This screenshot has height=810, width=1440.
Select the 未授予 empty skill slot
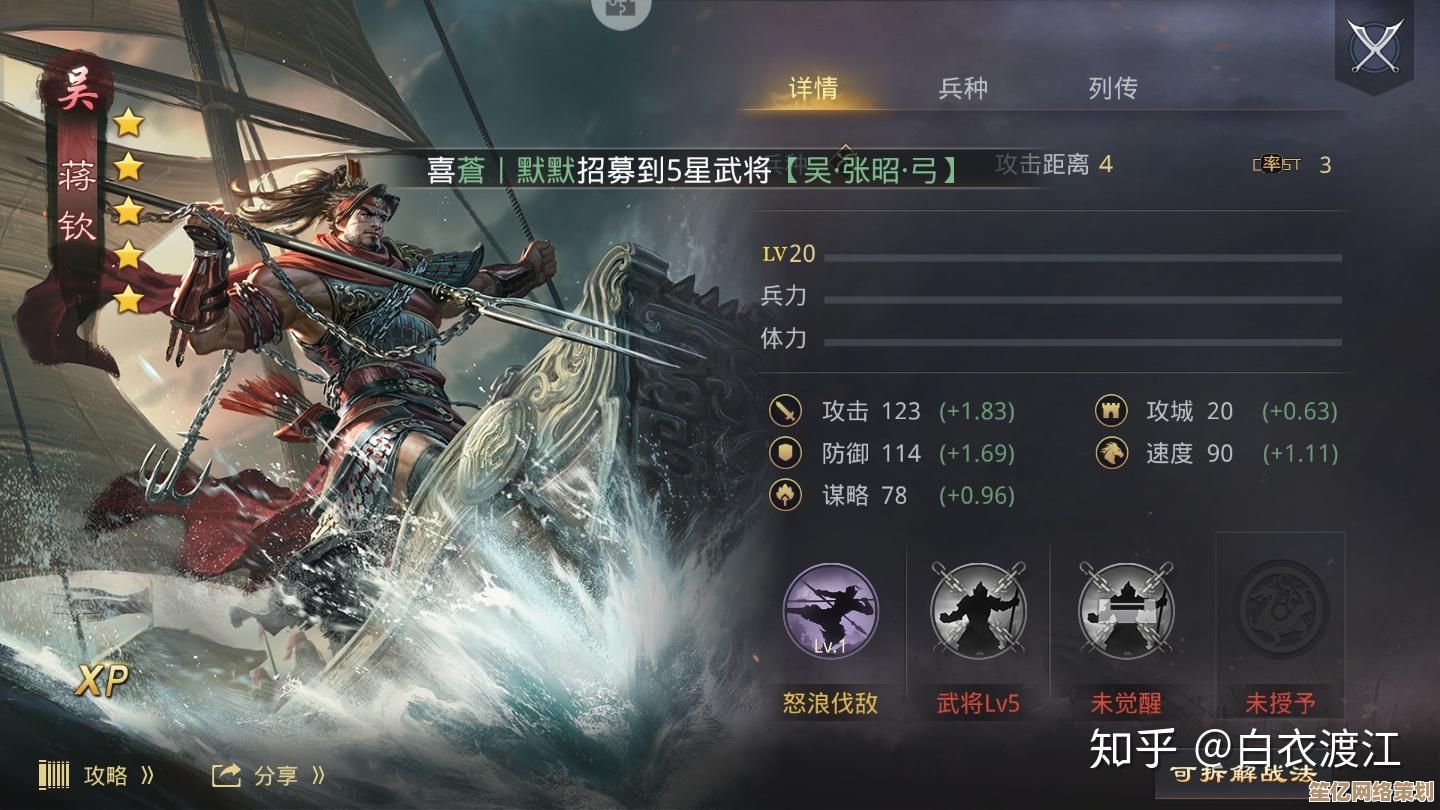1281,609
